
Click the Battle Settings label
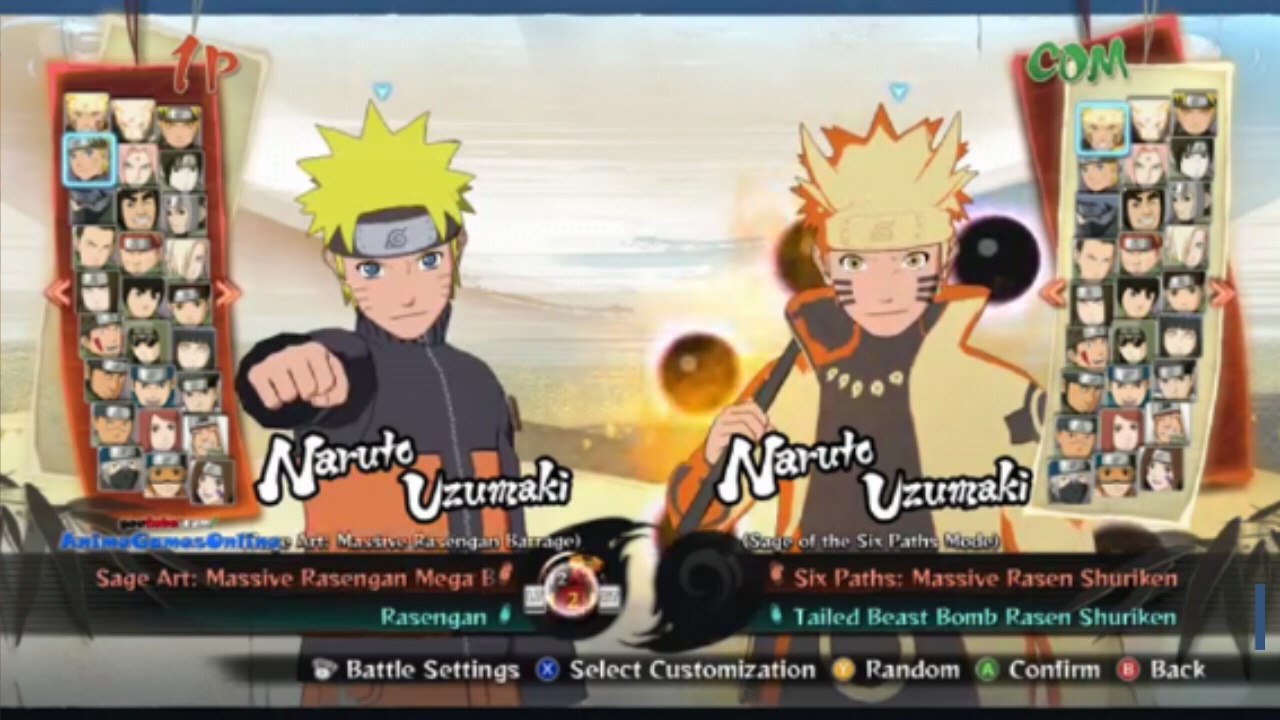430,670
